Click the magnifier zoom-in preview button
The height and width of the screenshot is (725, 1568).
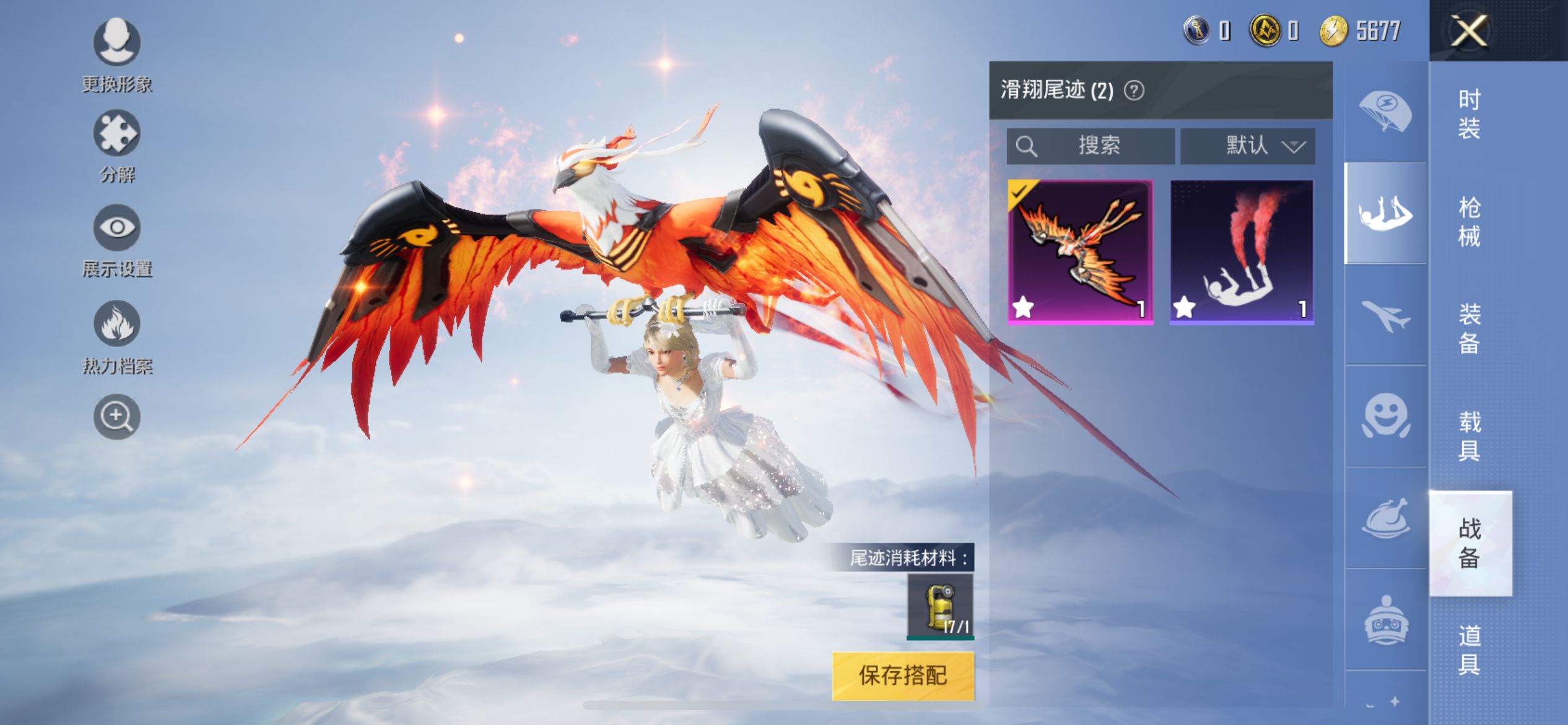click(x=116, y=416)
